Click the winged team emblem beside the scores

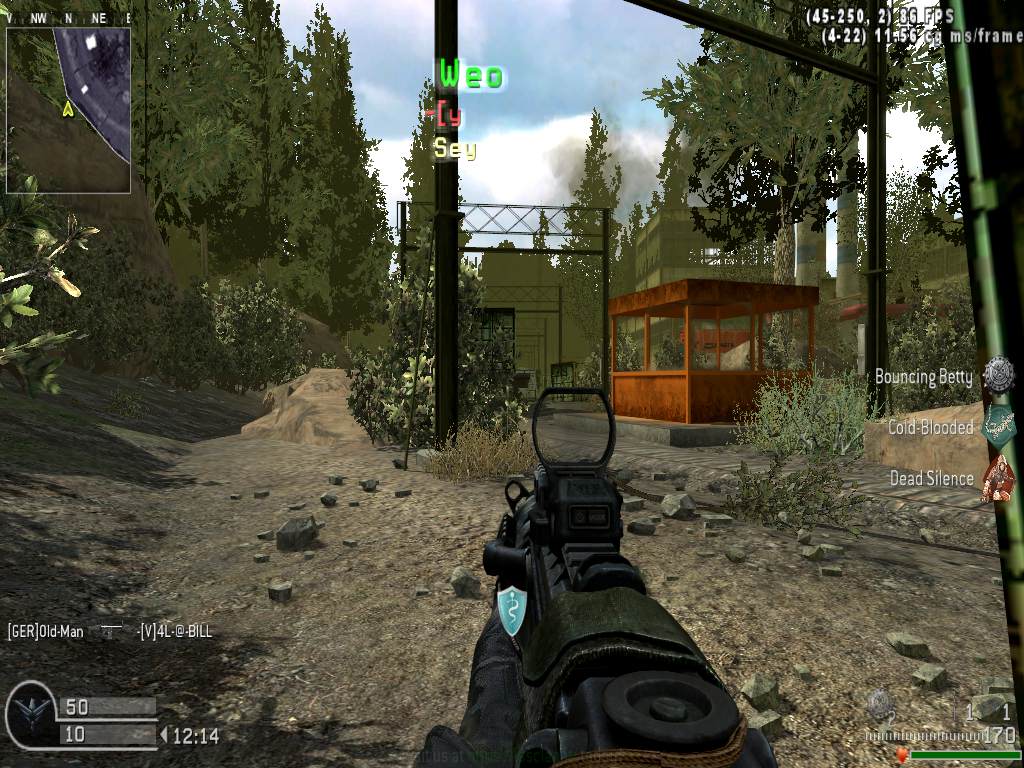(30, 715)
